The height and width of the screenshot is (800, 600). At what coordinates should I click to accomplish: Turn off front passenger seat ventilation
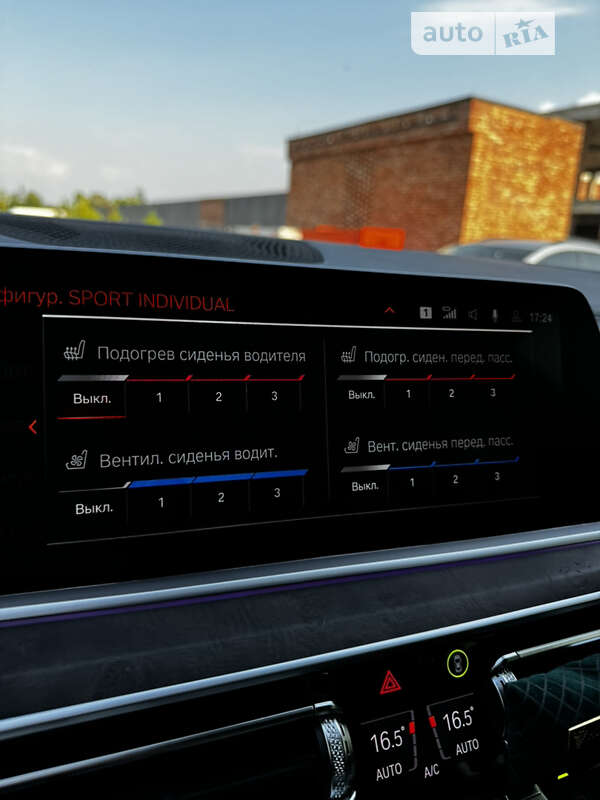point(365,486)
